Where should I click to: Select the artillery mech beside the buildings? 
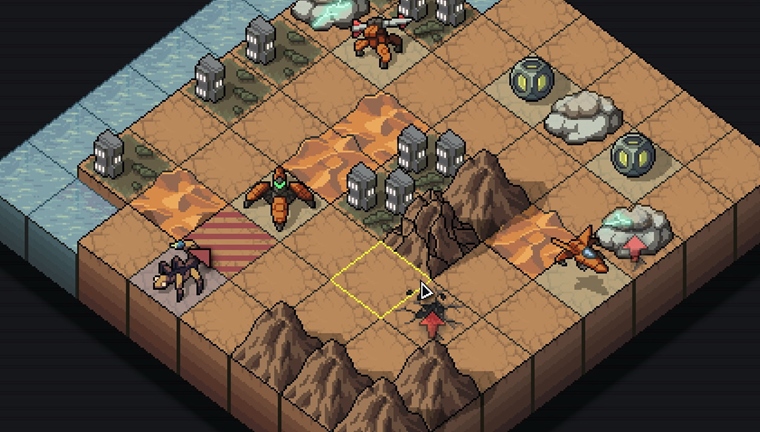(378, 37)
